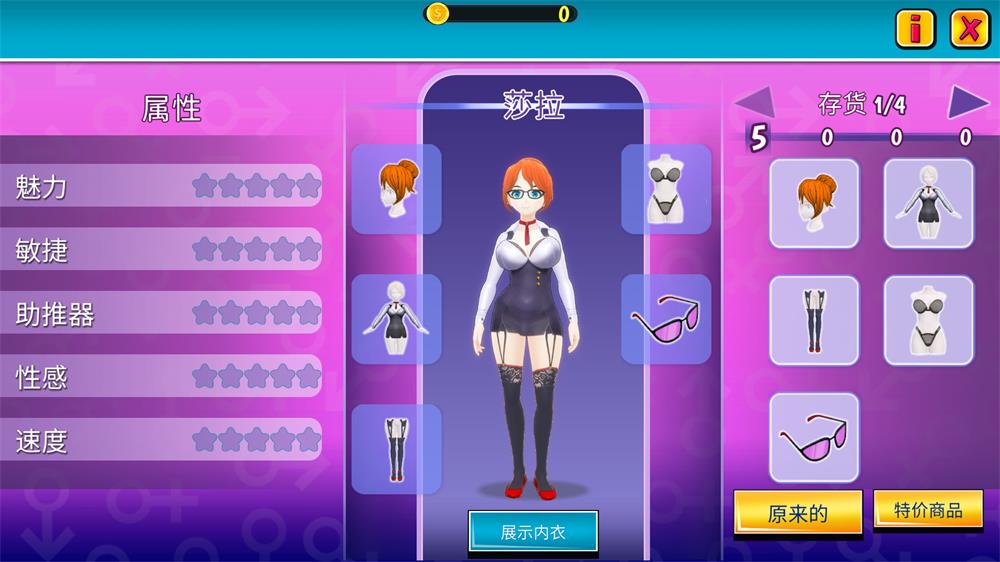Click the 展示内衣 button
Viewport: 1000px width, 562px height.
click(533, 532)
